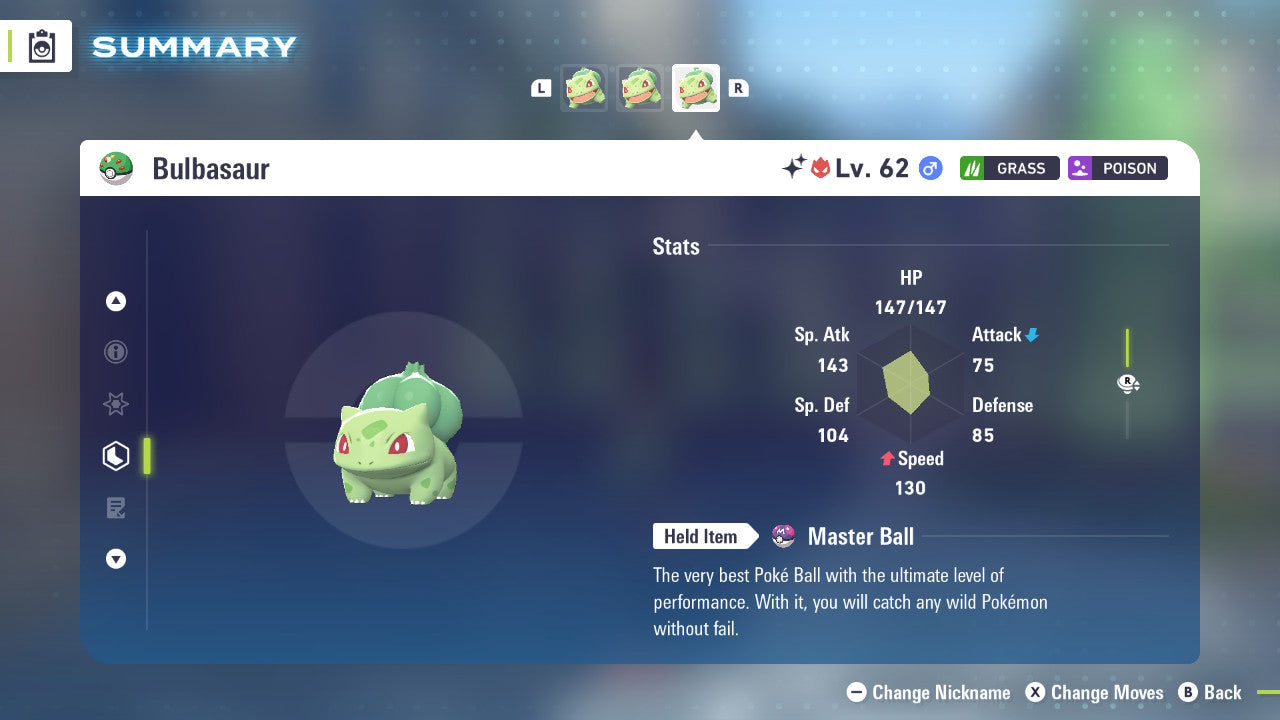Select the male gender symbol
Viewport: 1280px width, 720px height.
[929, 168]
